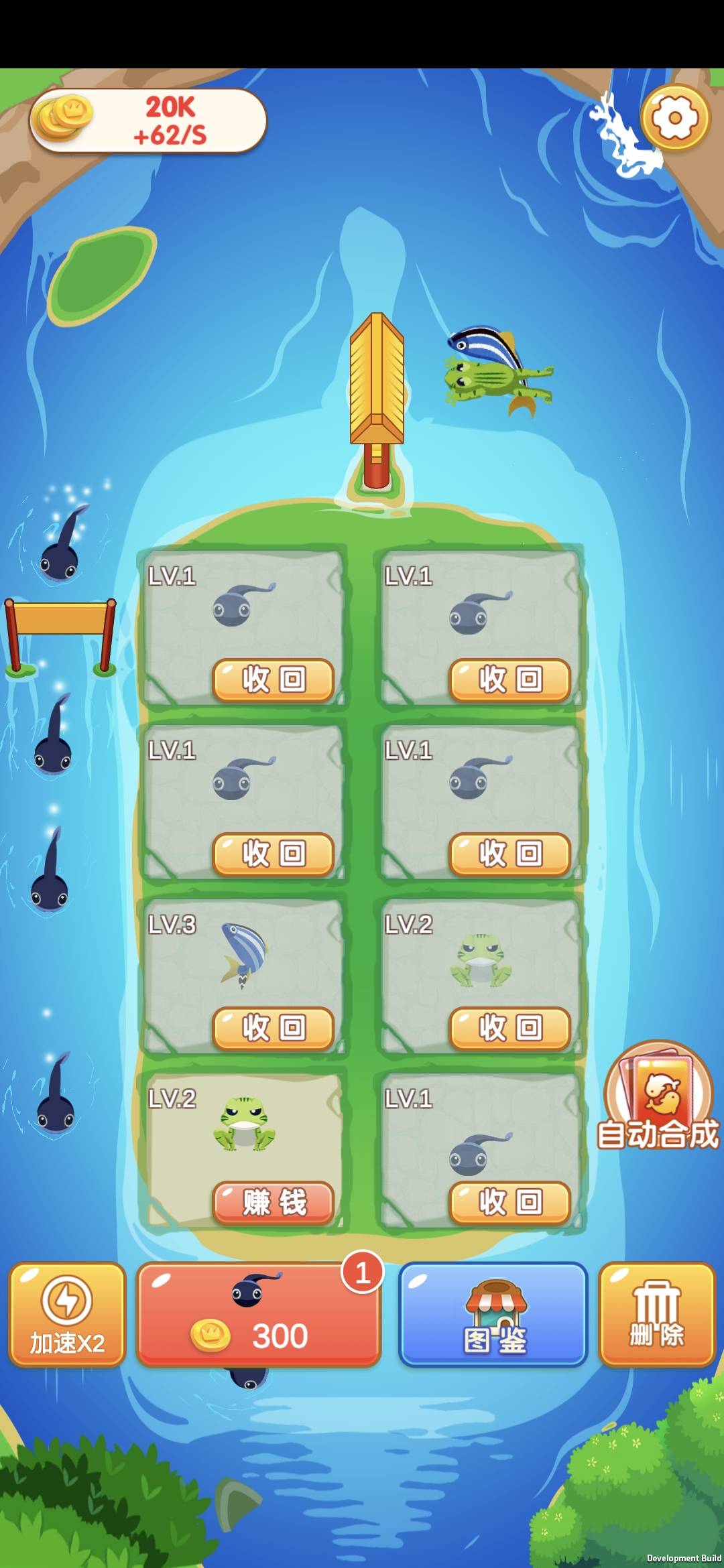Image resolution: width=724 pixels, height=1568 pixels.
Task: Click 收回 under the LV.2 frog
Action: [509, 1028]
